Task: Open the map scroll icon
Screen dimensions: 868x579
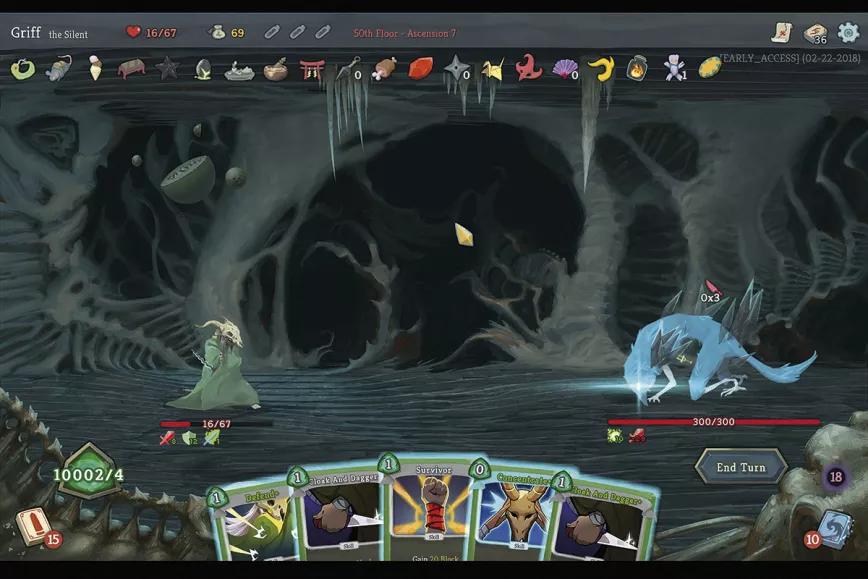Action: 781,33
